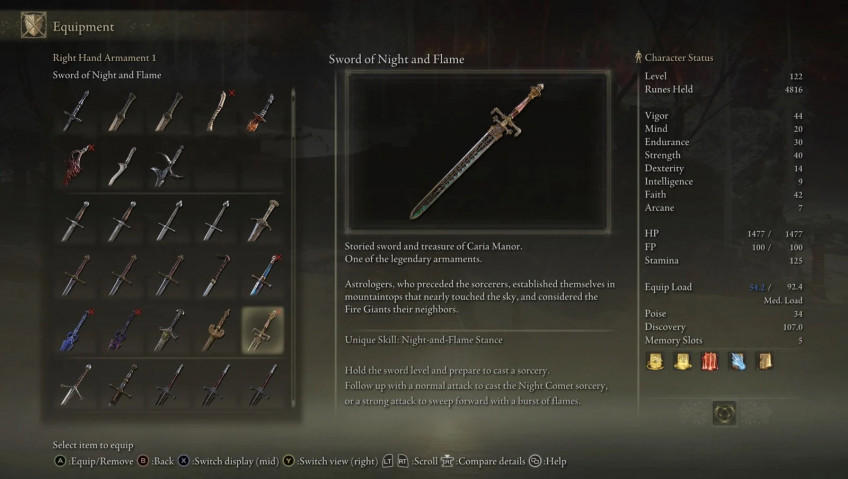Screen dimensions: 848x479
Task: Click the Great Rune emblem under Character Status
Action: 724,412
